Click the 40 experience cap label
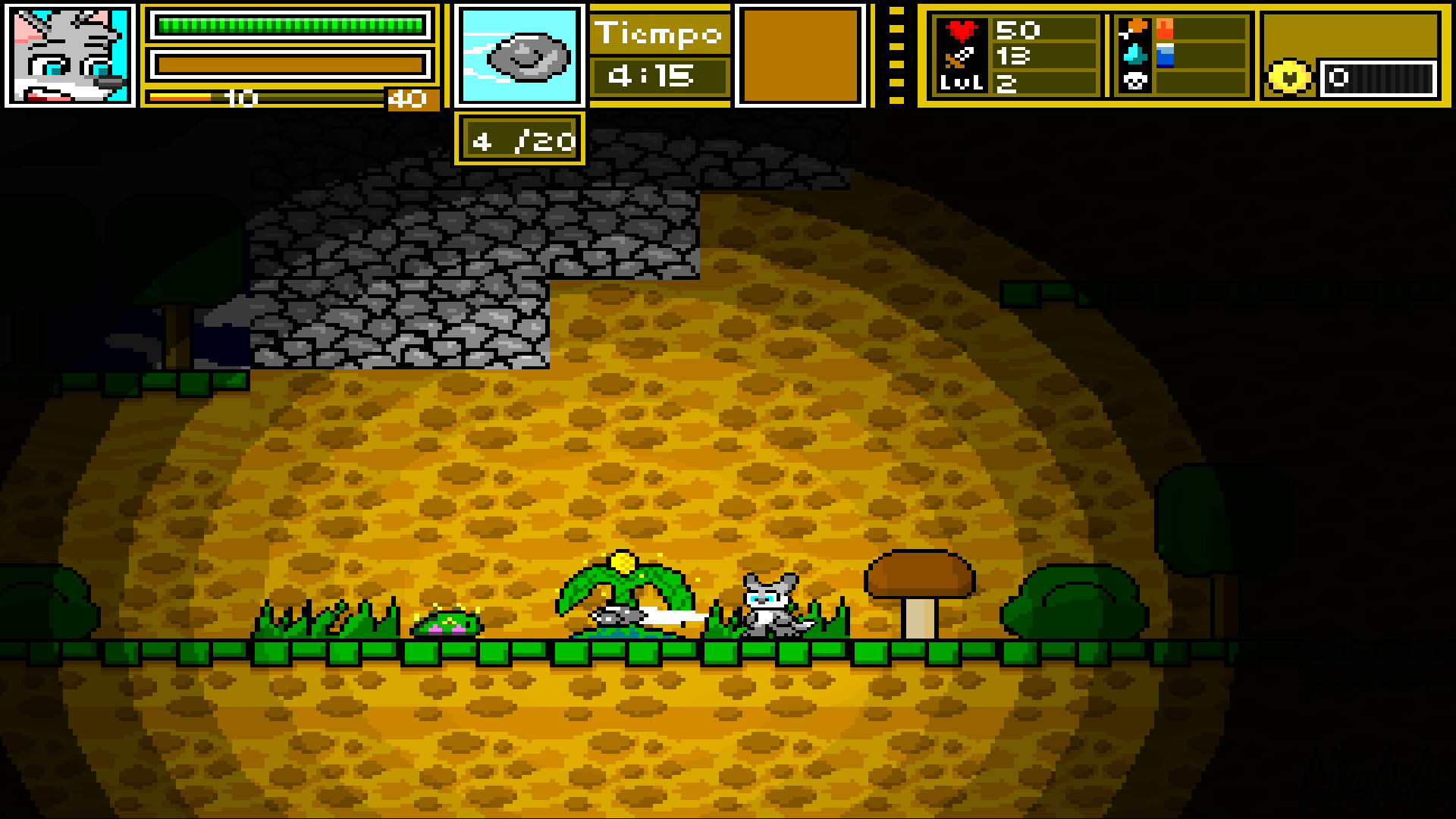This screenshot has width=1456, height=819. [x=408, y=99]
